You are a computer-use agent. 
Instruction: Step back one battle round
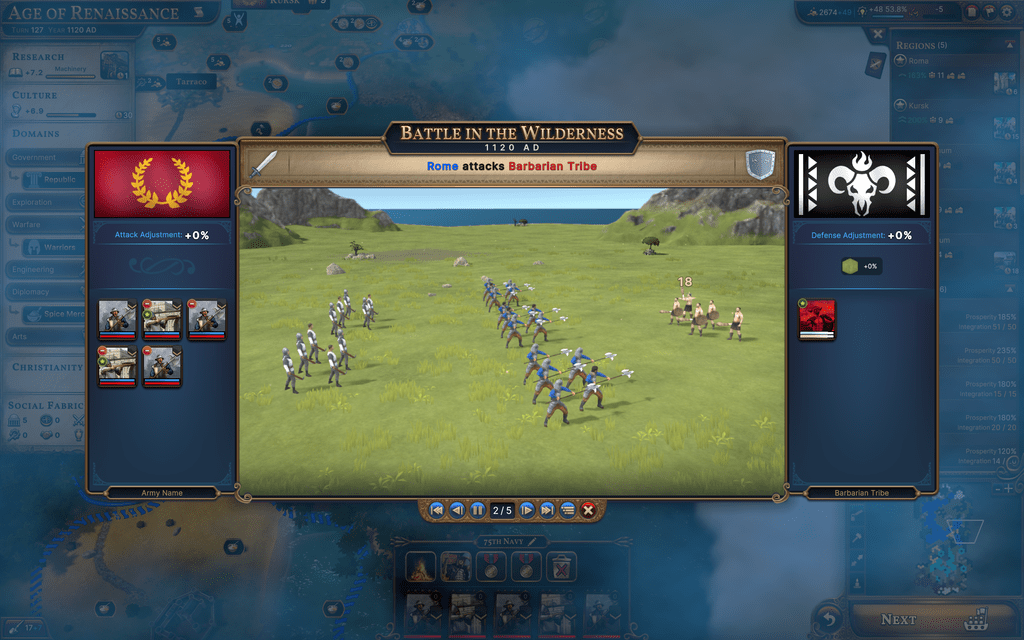[x=457, y=510]
